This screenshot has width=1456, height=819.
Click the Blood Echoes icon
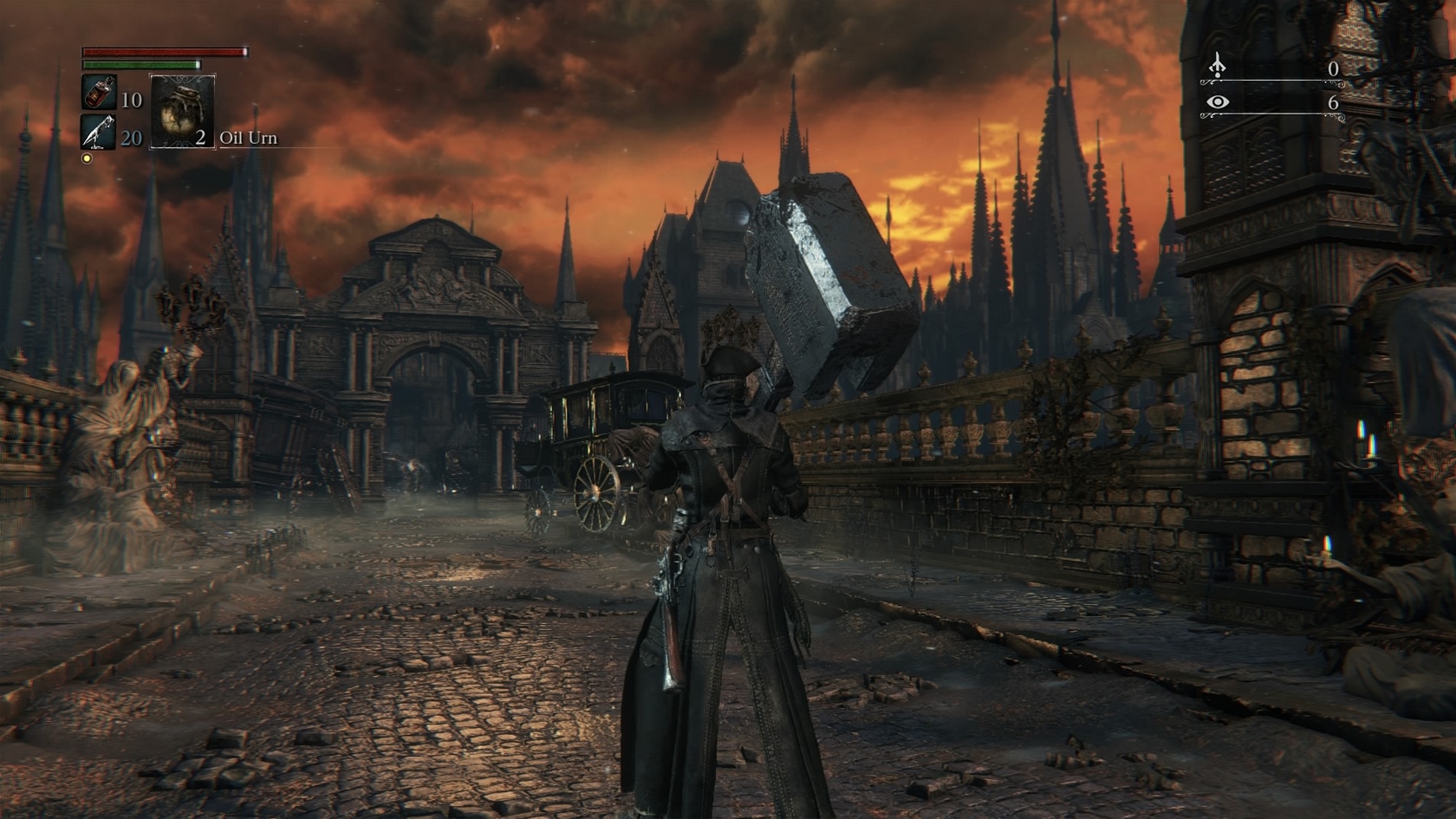click(1218, 66)
